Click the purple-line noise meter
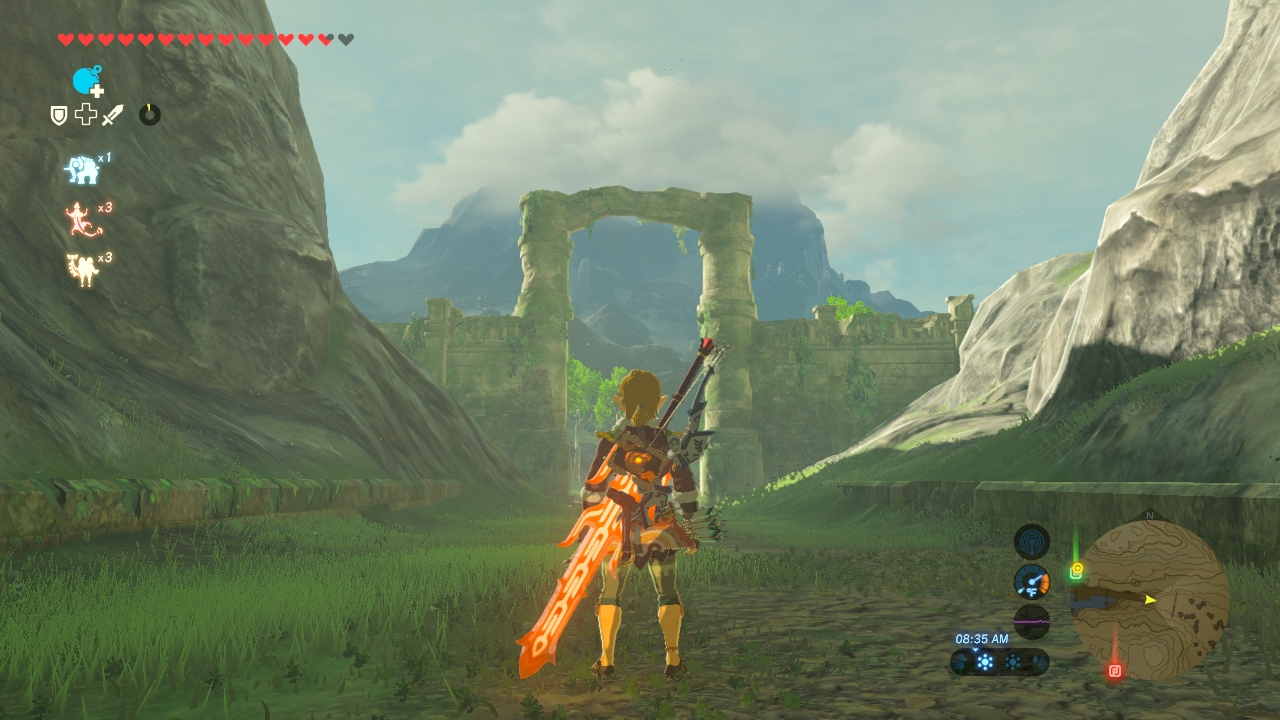This screenshot has height=720, width=1280. pyautogui.click(x=1031, y=621)
